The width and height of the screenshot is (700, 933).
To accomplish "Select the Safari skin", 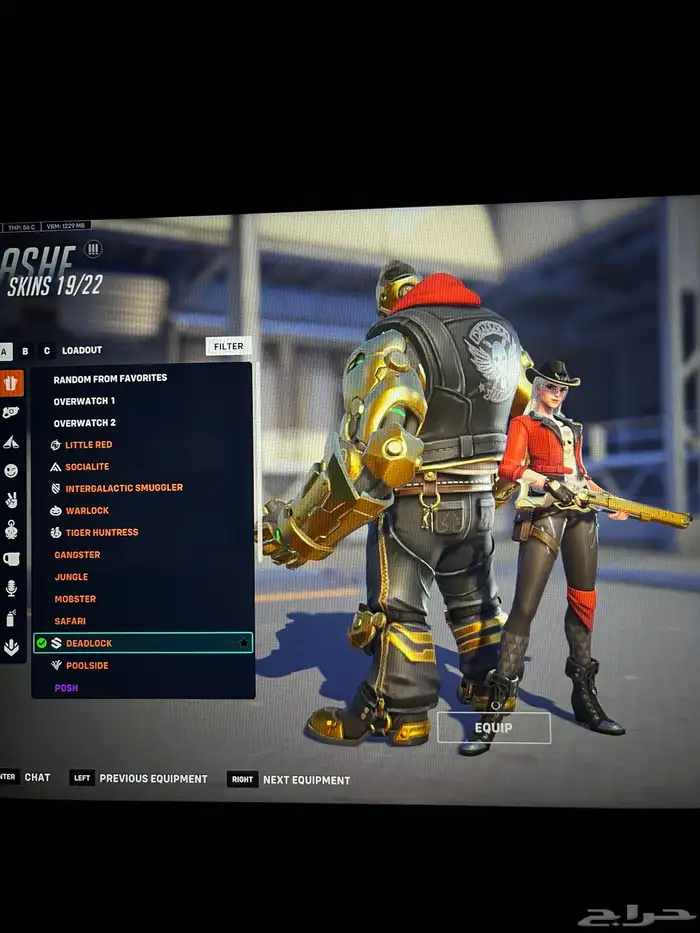I will [70, 621].
